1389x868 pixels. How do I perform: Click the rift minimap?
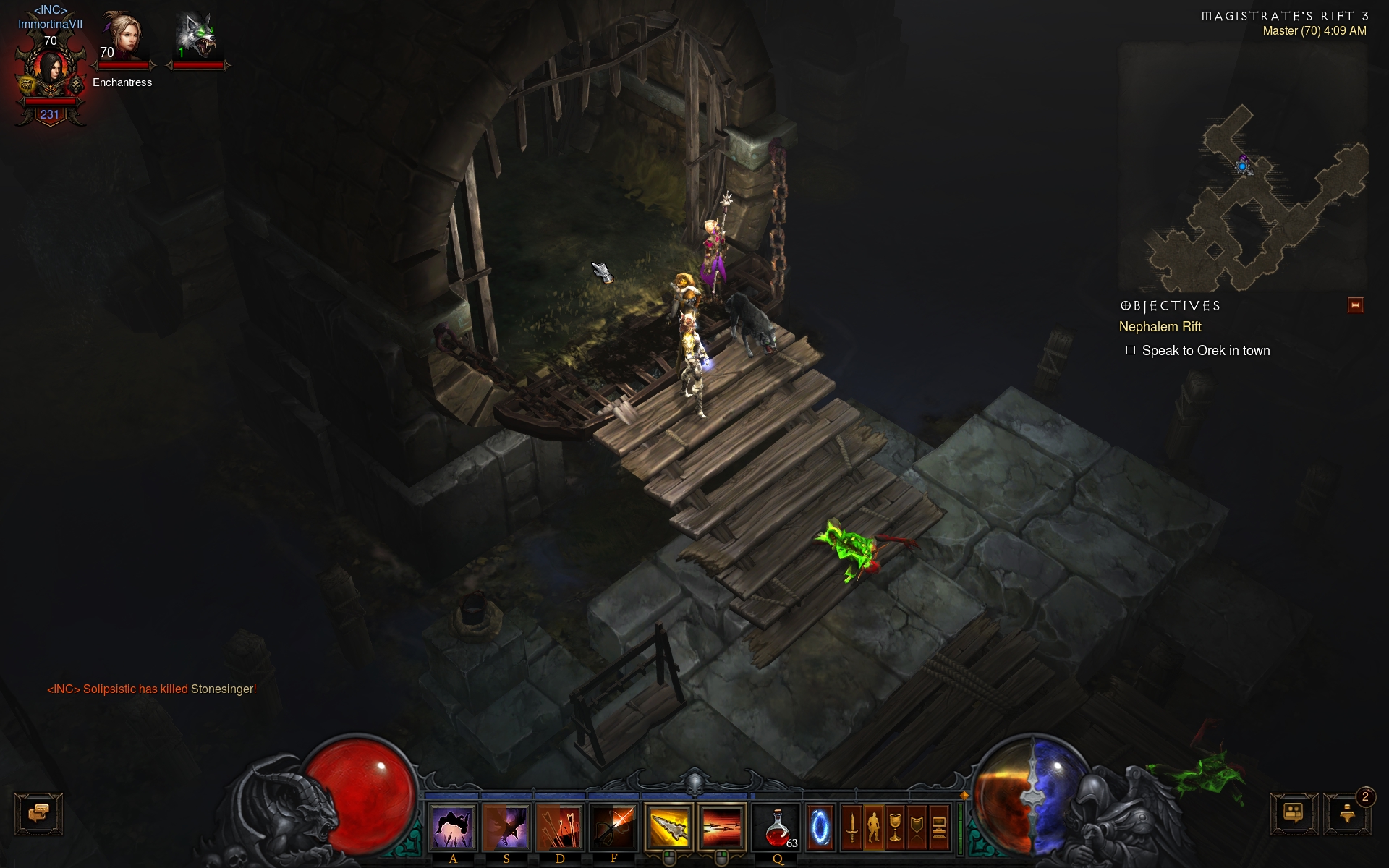coord(1243,166)
